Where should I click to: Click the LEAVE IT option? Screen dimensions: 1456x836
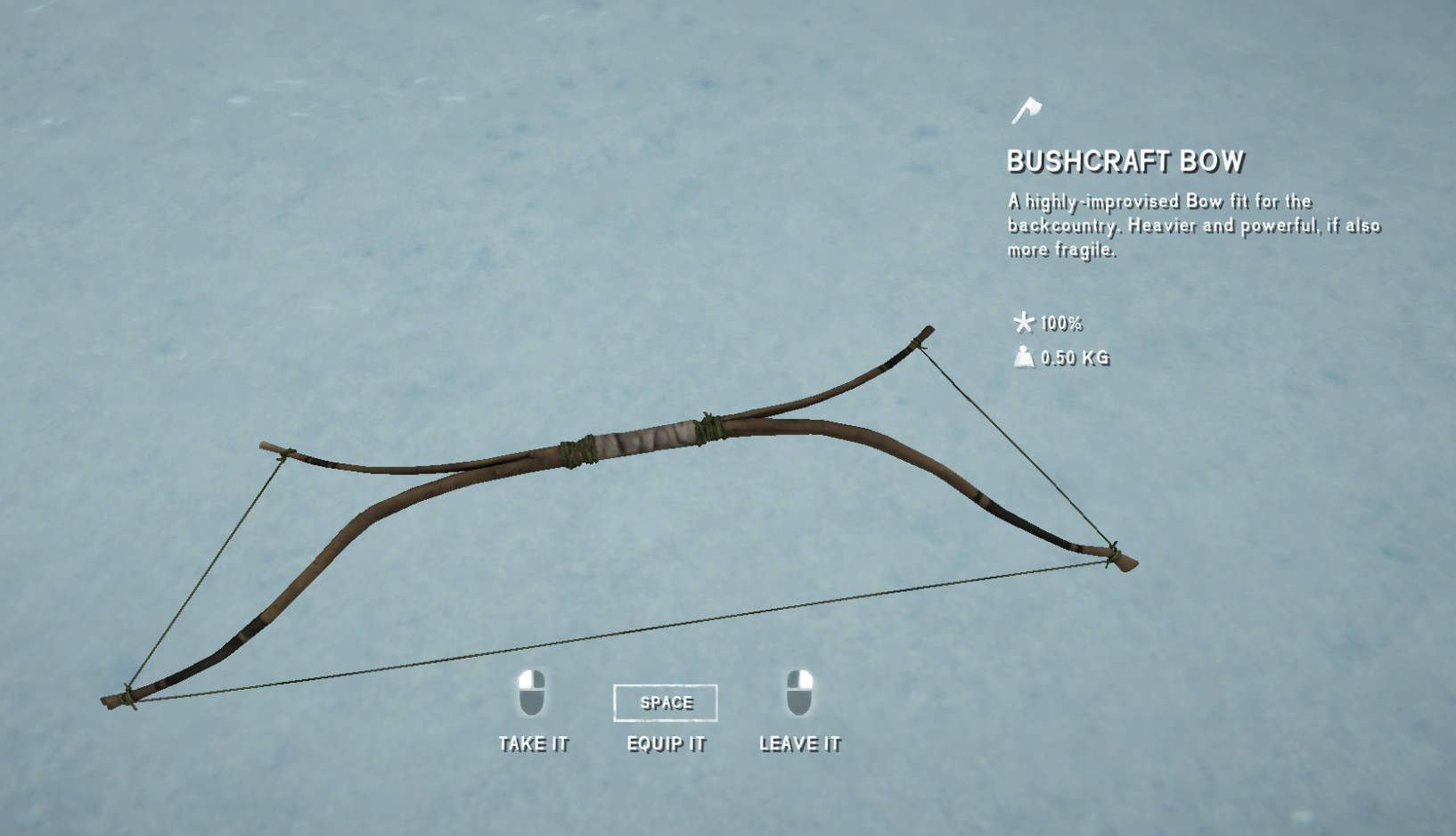pyautogui.click(x=799, y=742)
